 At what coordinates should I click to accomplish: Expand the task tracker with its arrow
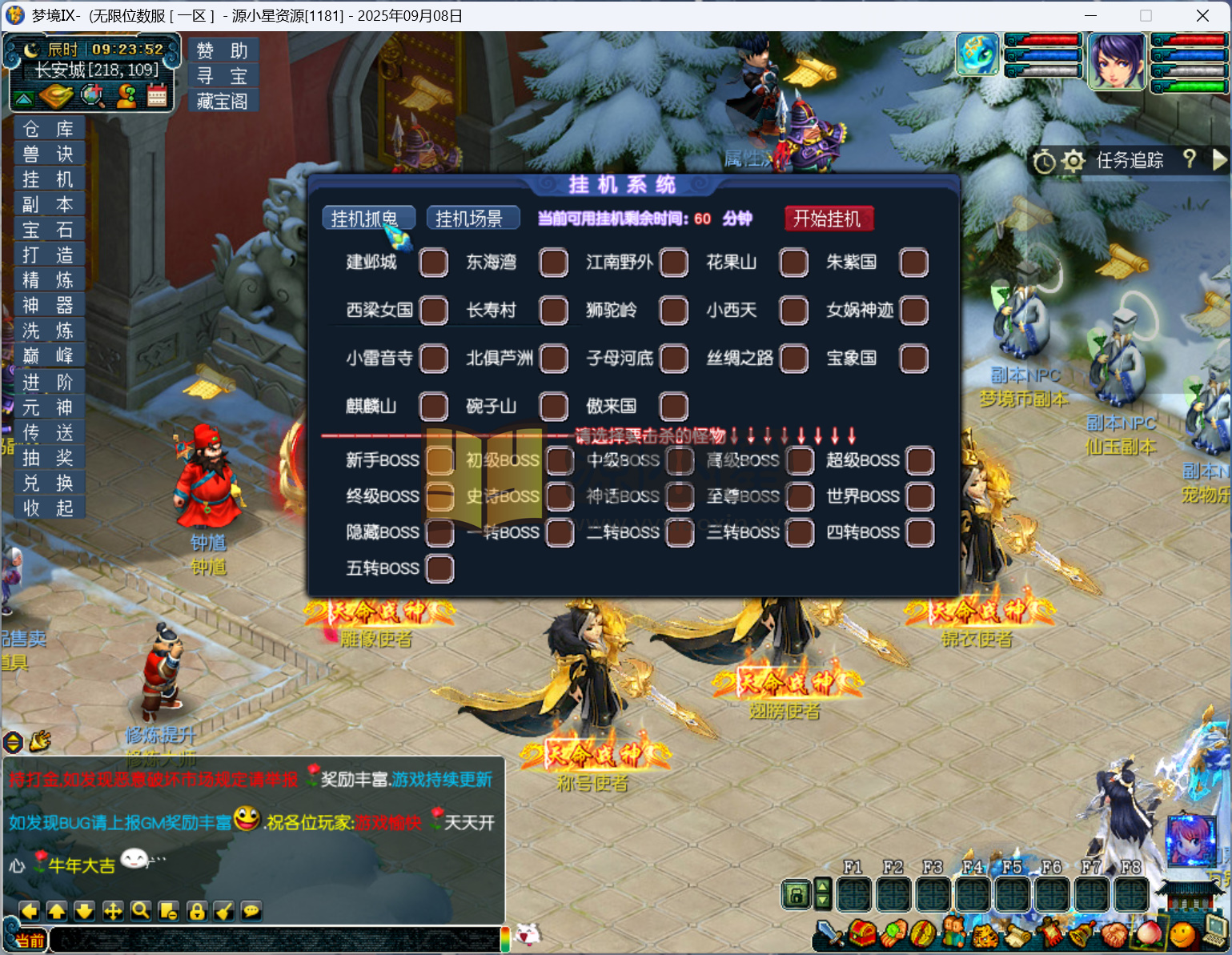[1220, 161]
